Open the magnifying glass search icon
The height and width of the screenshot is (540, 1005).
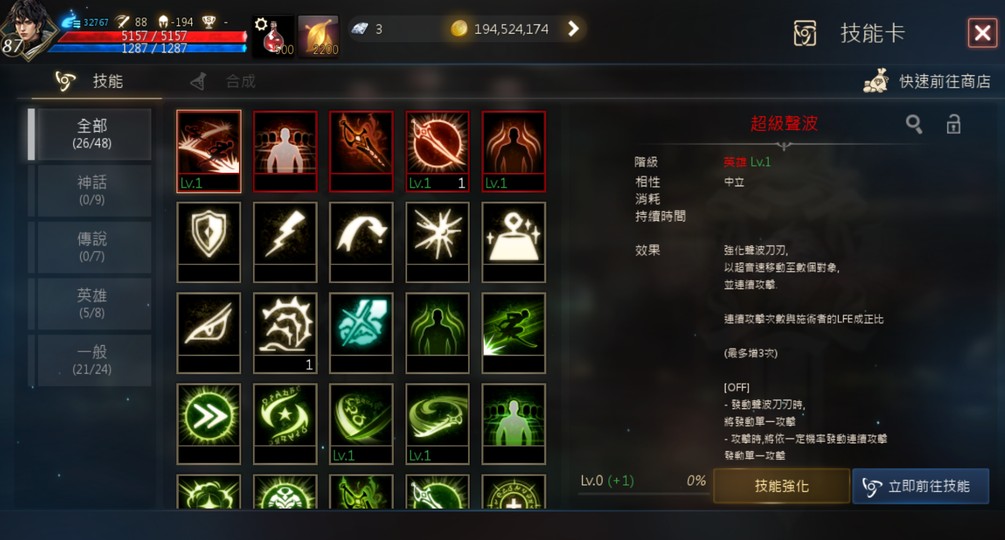tap(914, 124)
